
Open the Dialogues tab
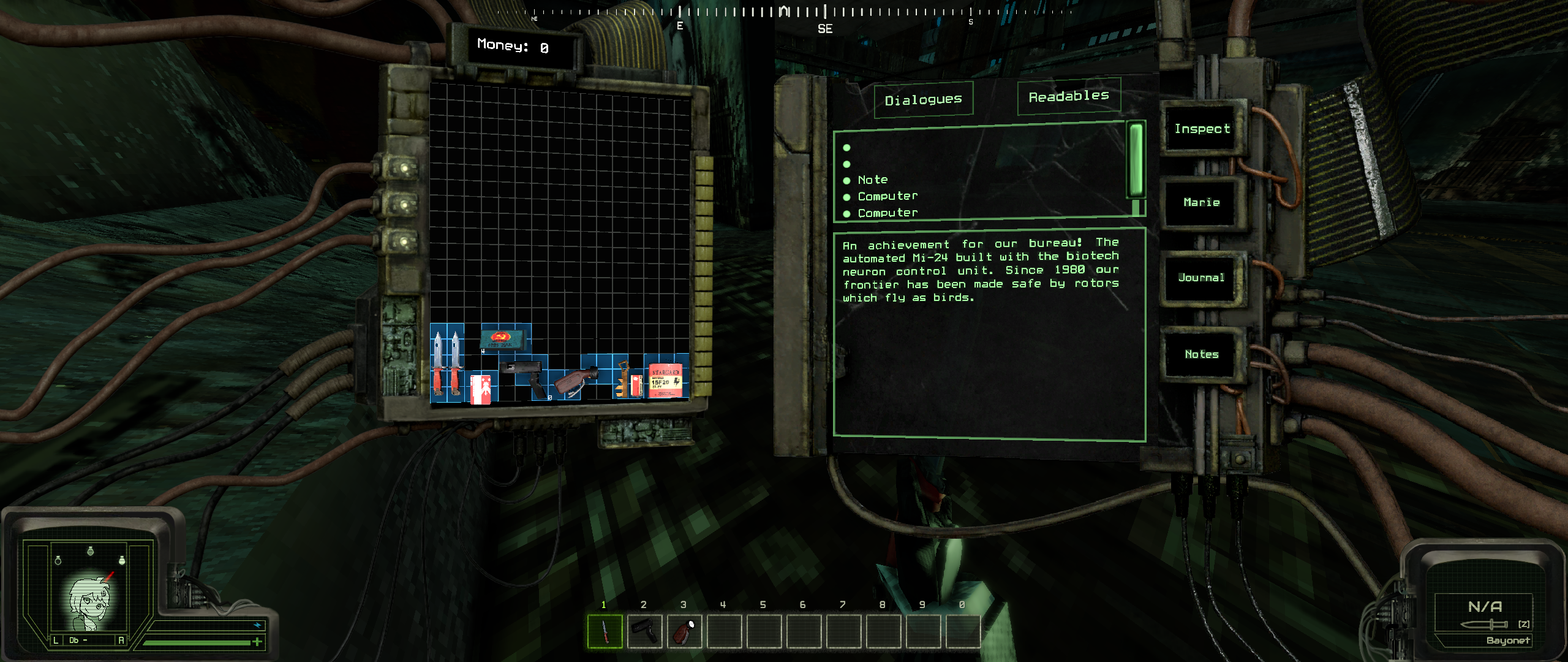point(923,100)
